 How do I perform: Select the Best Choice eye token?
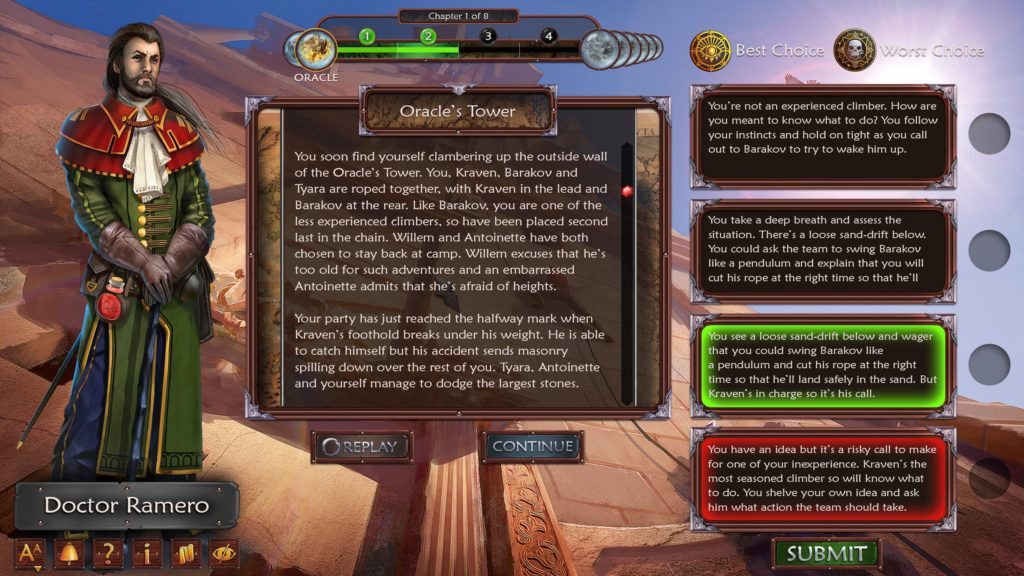click(711, 50)
